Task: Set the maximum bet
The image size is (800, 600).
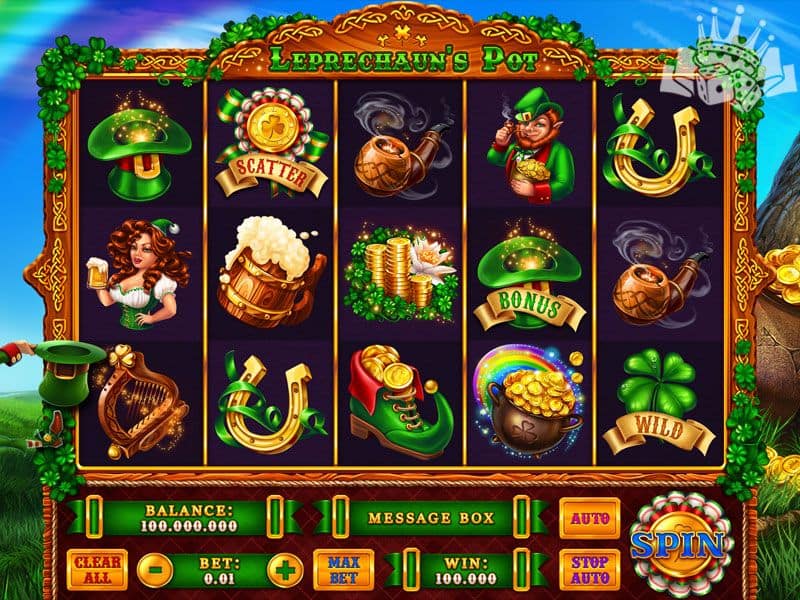Action: pos(343,570)
